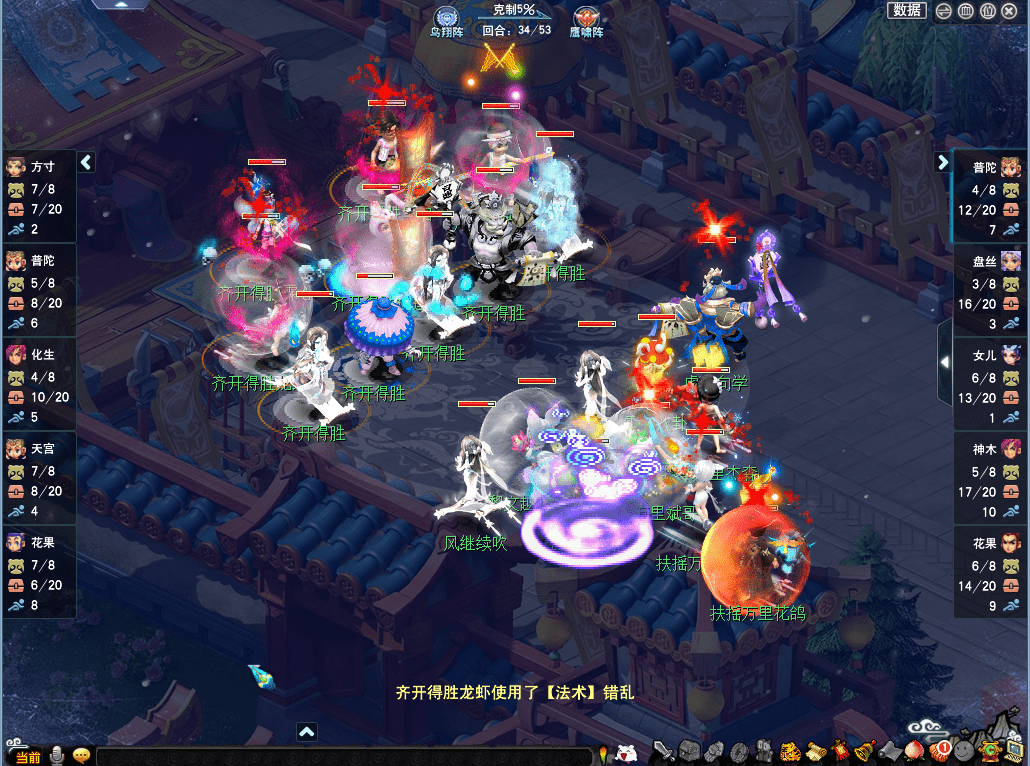Switch the 当前 chat channel
Viewport: 1030px width, 766px height.
click(x=27, y=757)
